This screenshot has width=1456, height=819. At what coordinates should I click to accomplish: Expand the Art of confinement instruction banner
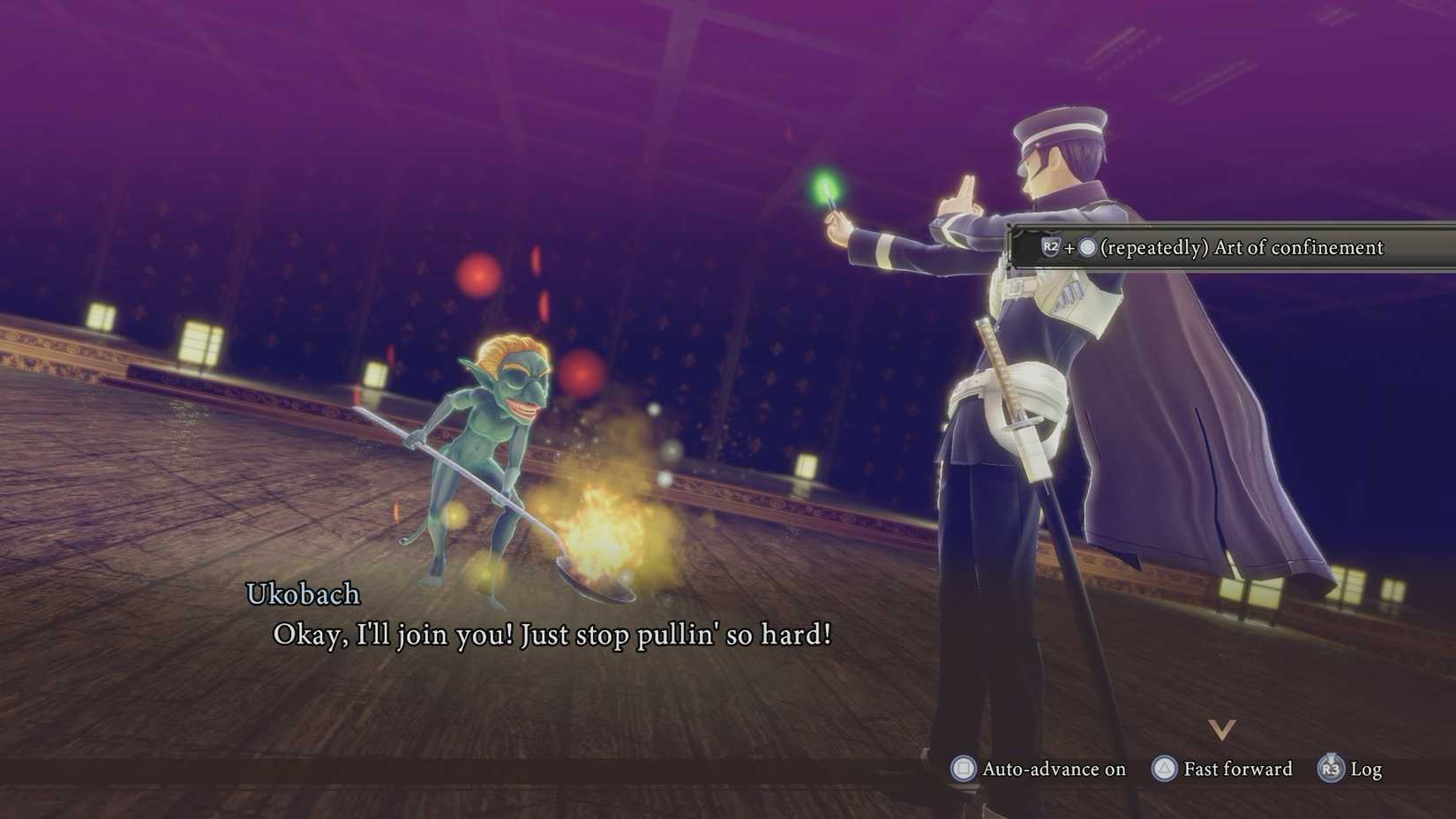[x=1235, y=248]
